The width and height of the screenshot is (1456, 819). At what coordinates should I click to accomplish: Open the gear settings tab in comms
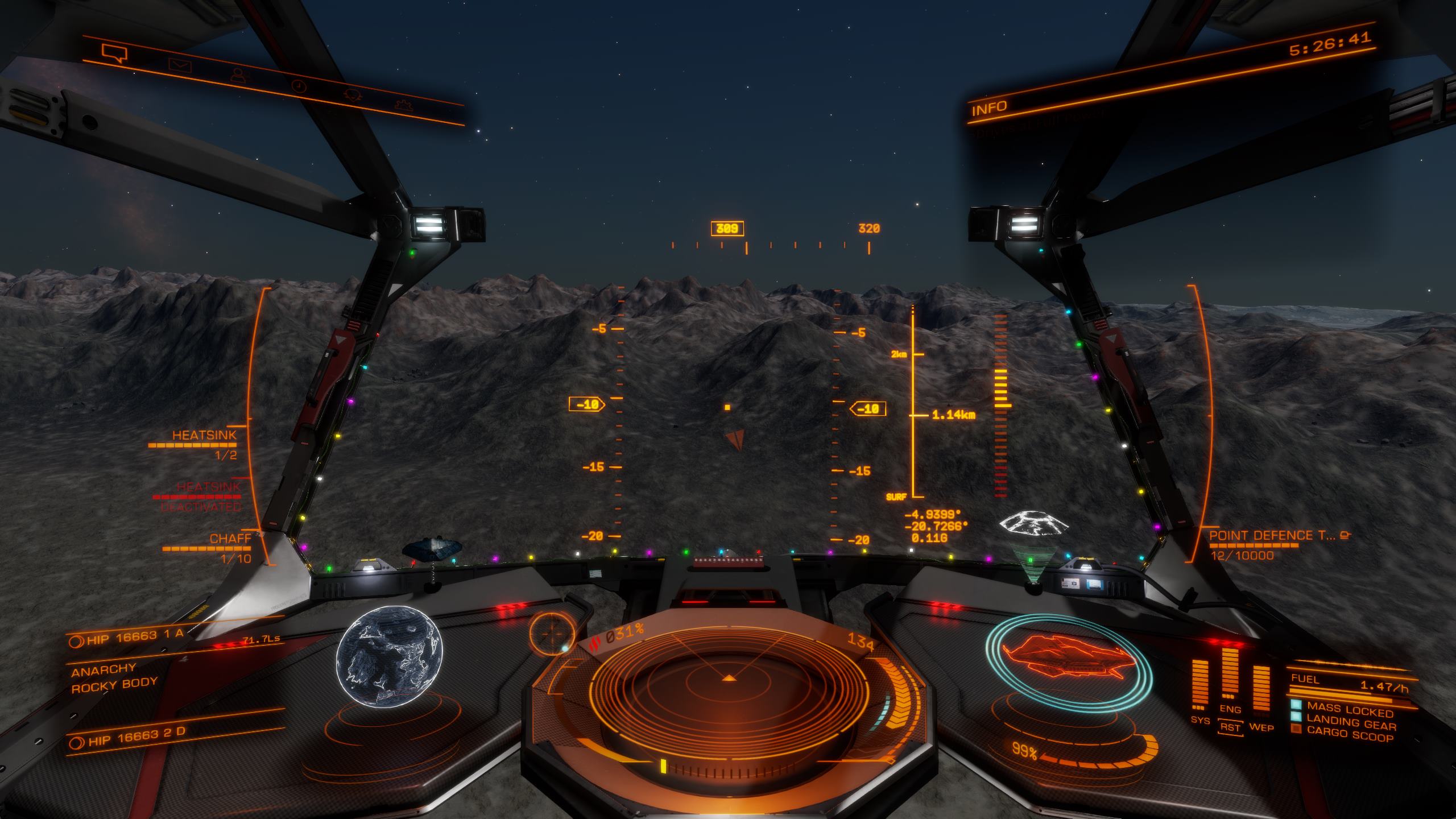(x=403, y=104)
